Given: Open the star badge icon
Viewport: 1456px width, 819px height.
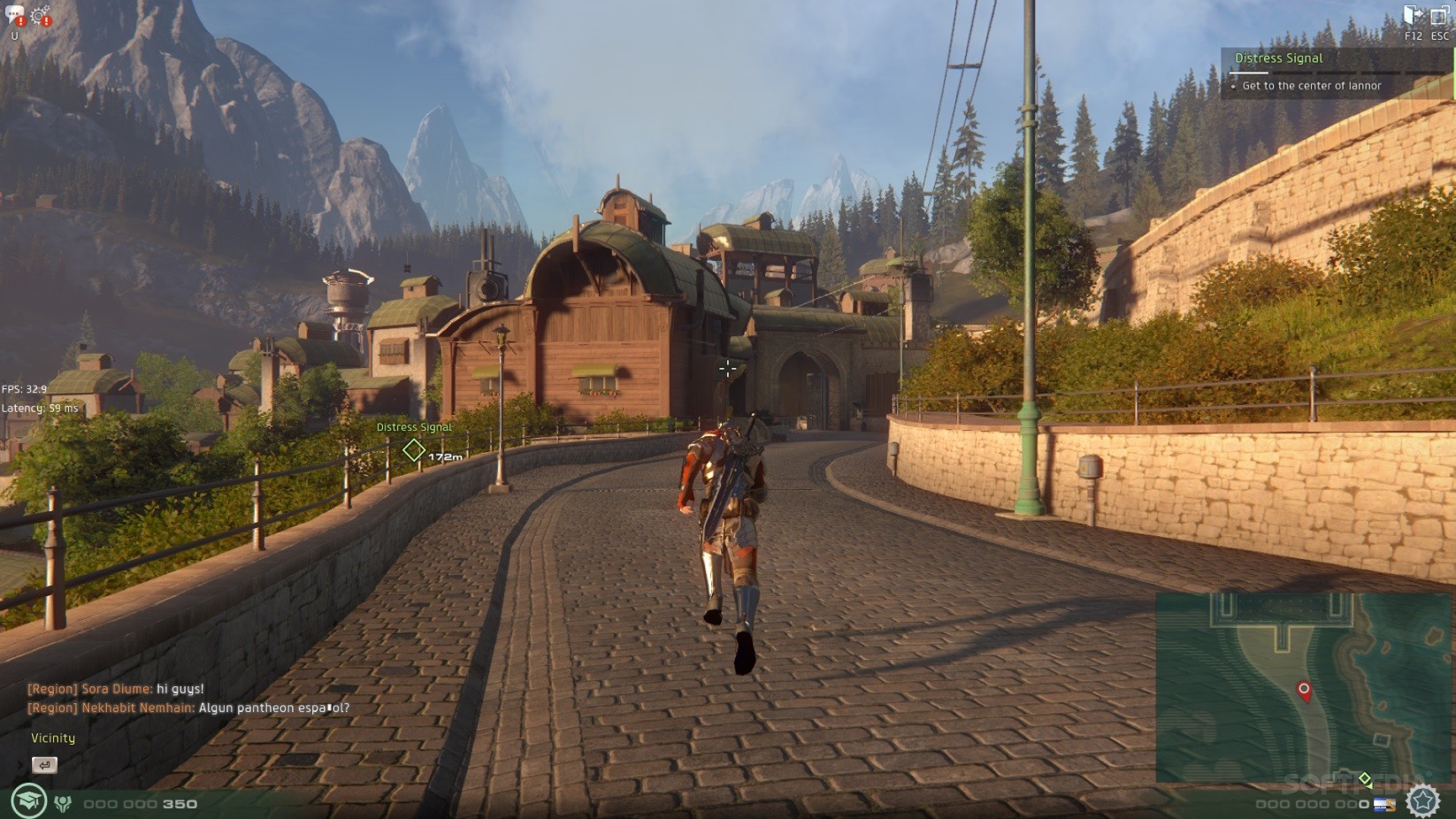Looking at the screenshot, I should tap(1422, 800).
